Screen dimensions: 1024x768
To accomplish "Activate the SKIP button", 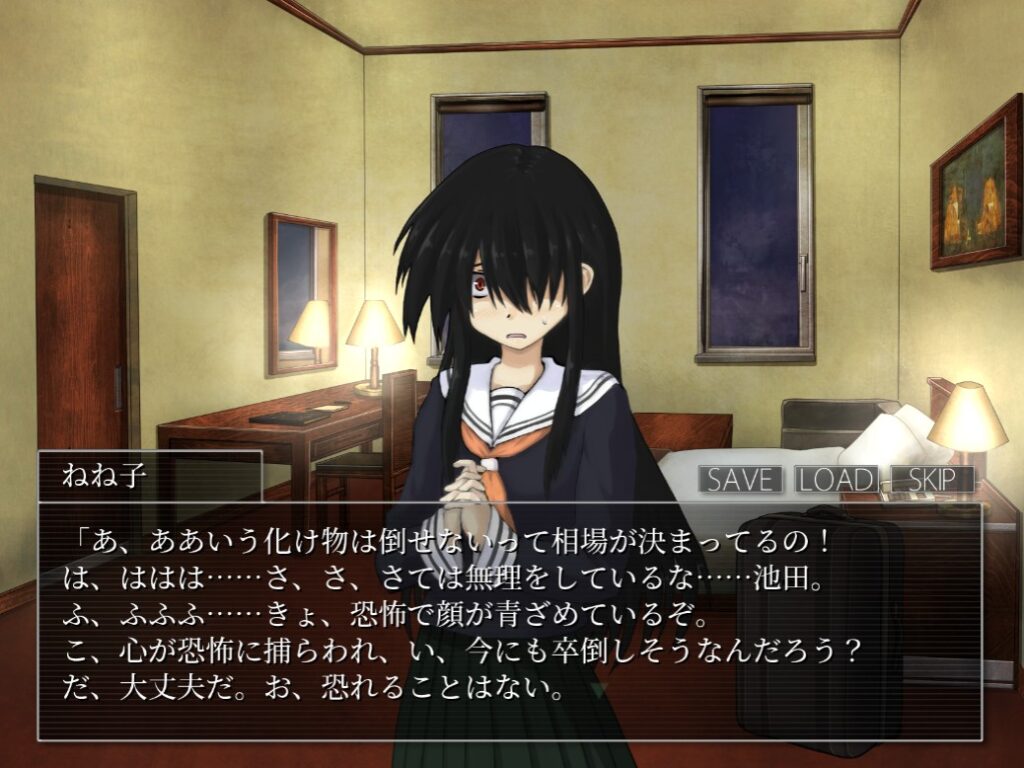I will coord(931,479).
